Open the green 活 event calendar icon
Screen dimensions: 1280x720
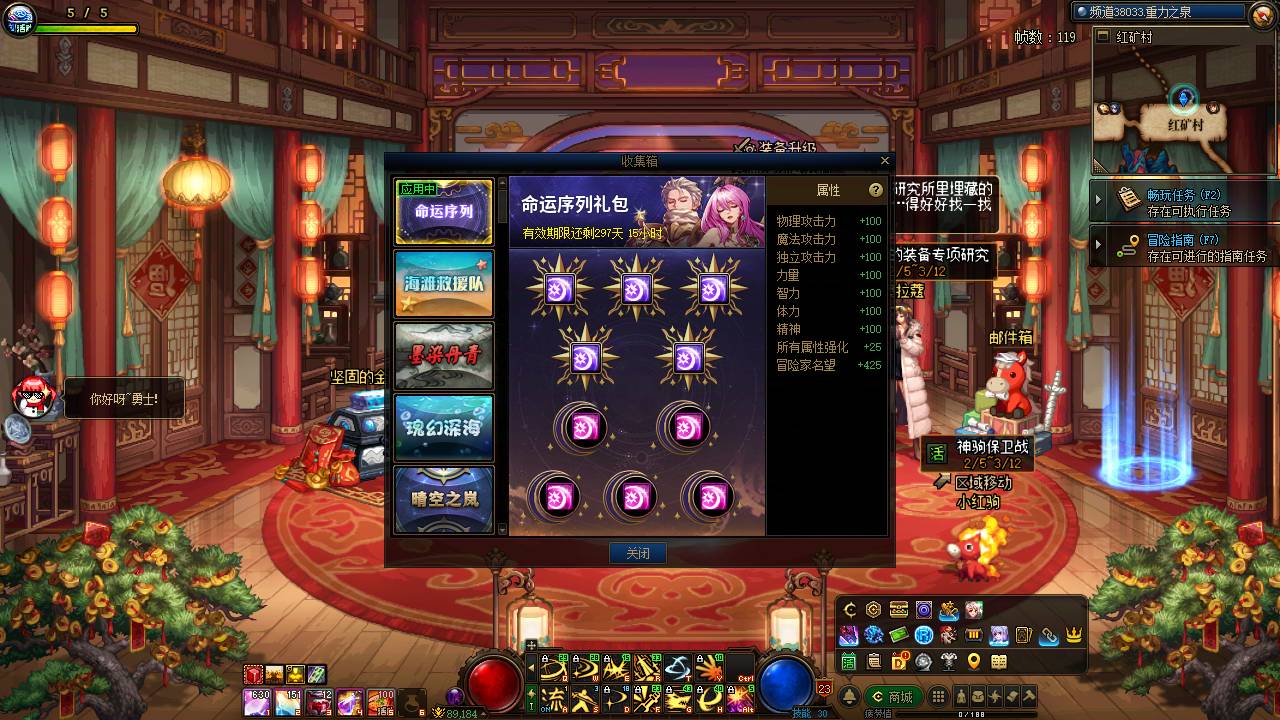[850, 661]
